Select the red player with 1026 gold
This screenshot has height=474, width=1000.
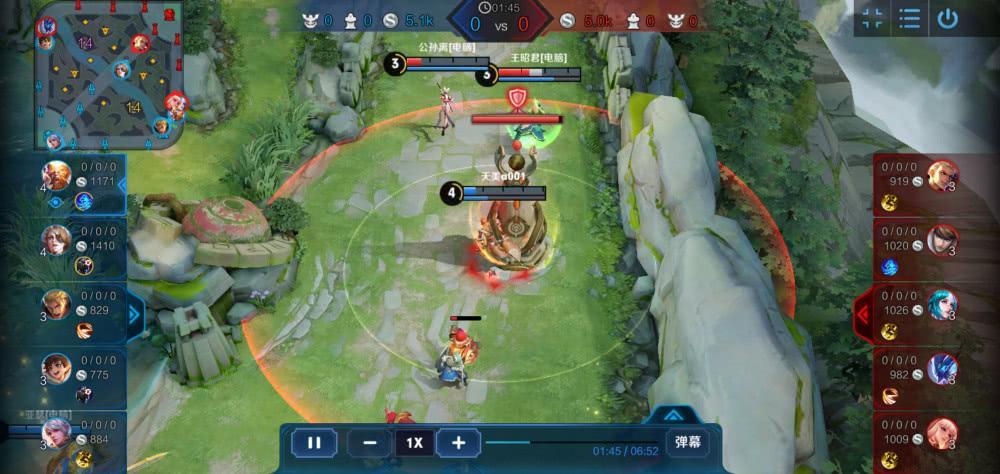(941, 304)
